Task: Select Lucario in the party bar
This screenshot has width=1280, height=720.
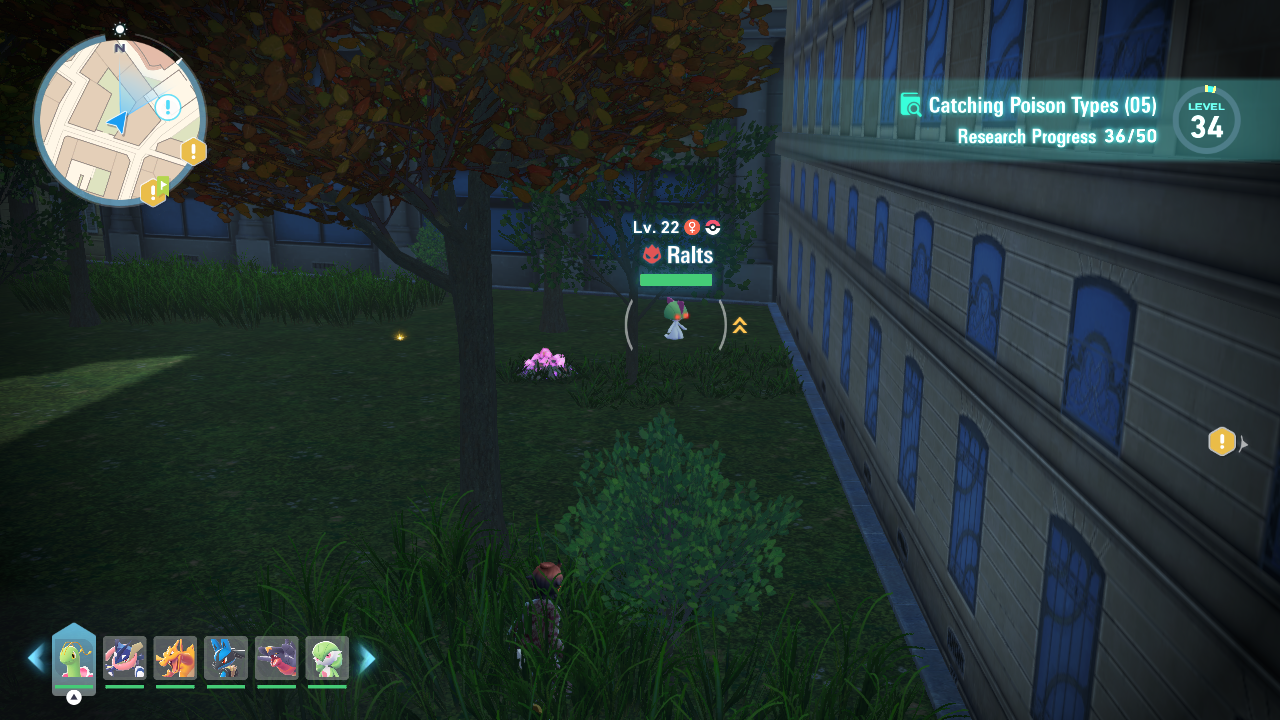Action: coord(226,659)
